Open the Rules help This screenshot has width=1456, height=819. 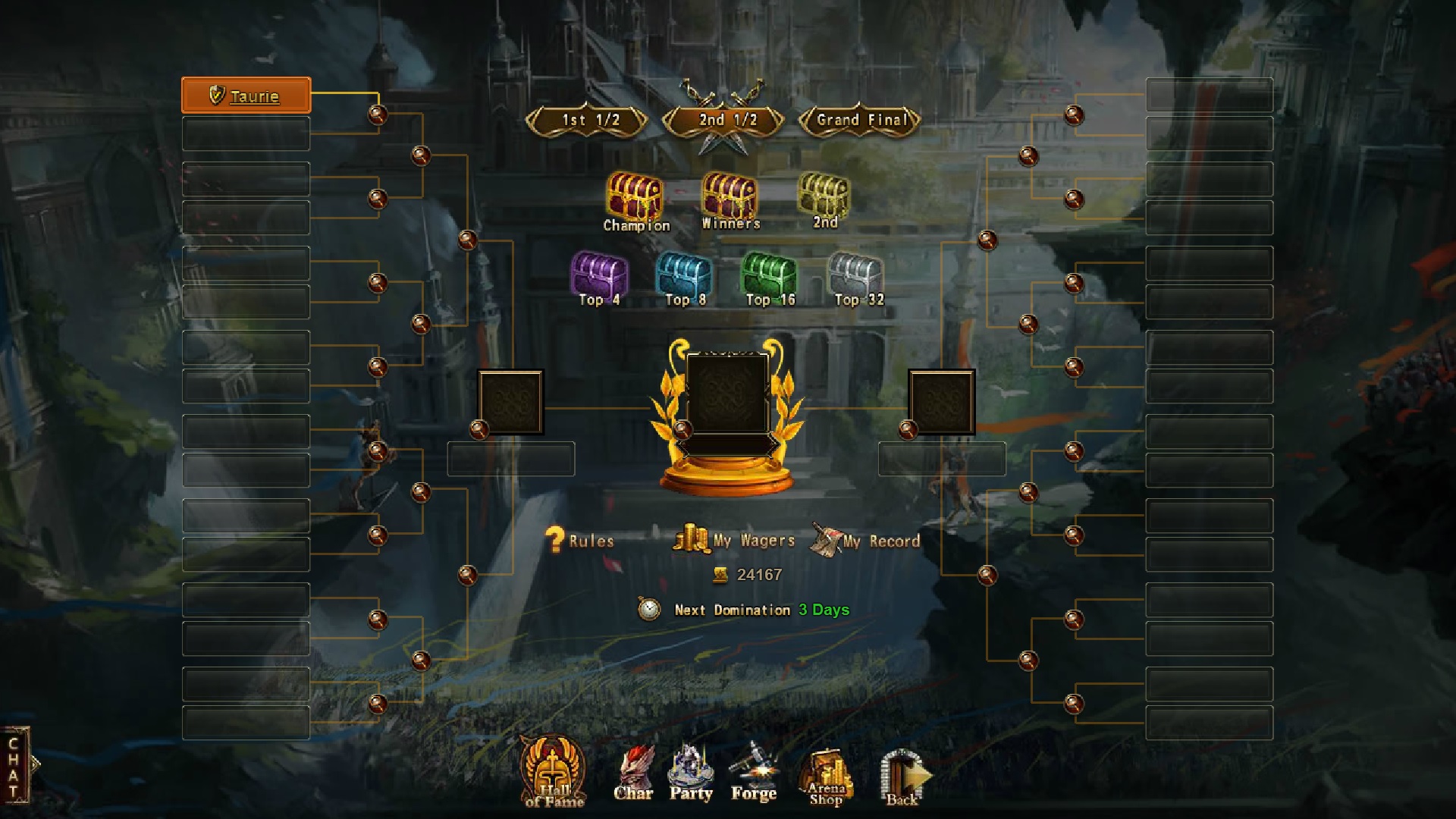coord(580,541)
